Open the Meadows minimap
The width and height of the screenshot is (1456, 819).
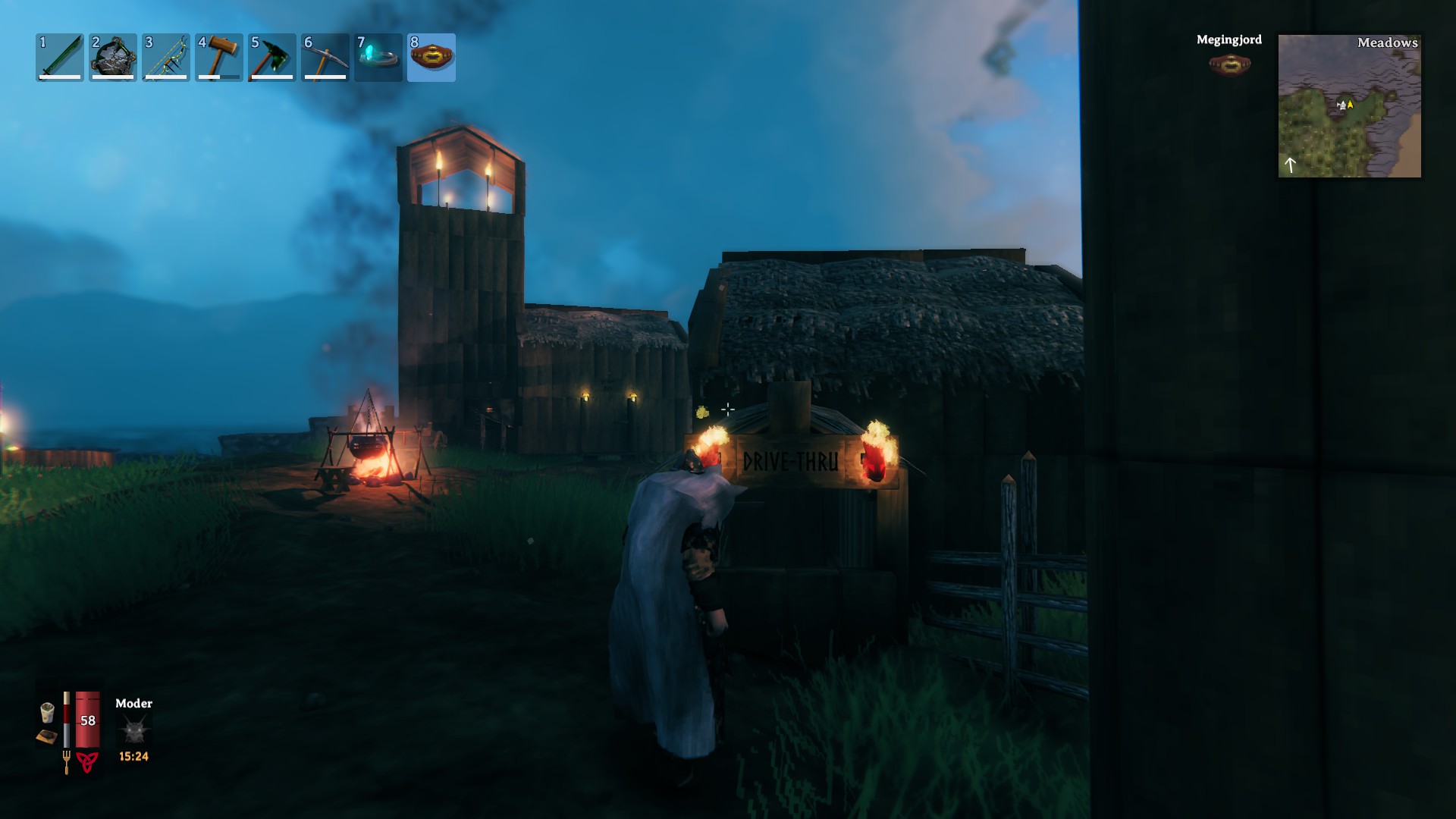1350,106
